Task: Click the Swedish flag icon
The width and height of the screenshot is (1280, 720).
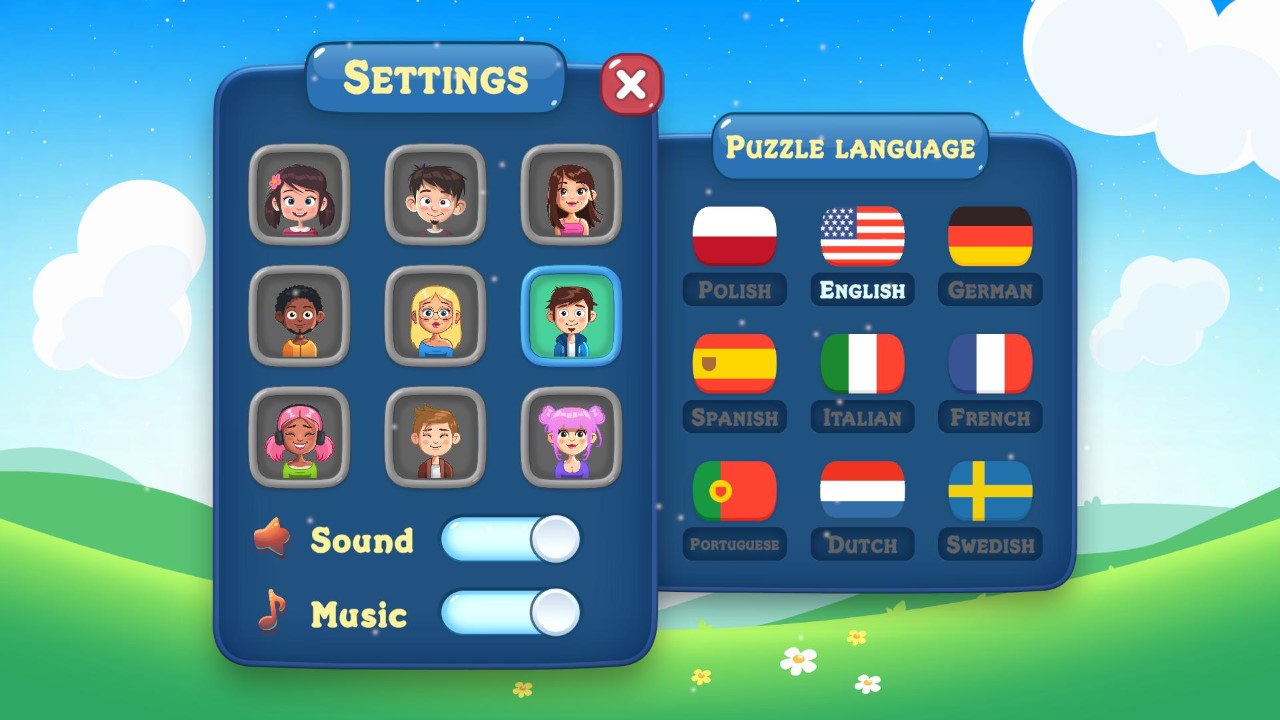Action: (989, 490)
